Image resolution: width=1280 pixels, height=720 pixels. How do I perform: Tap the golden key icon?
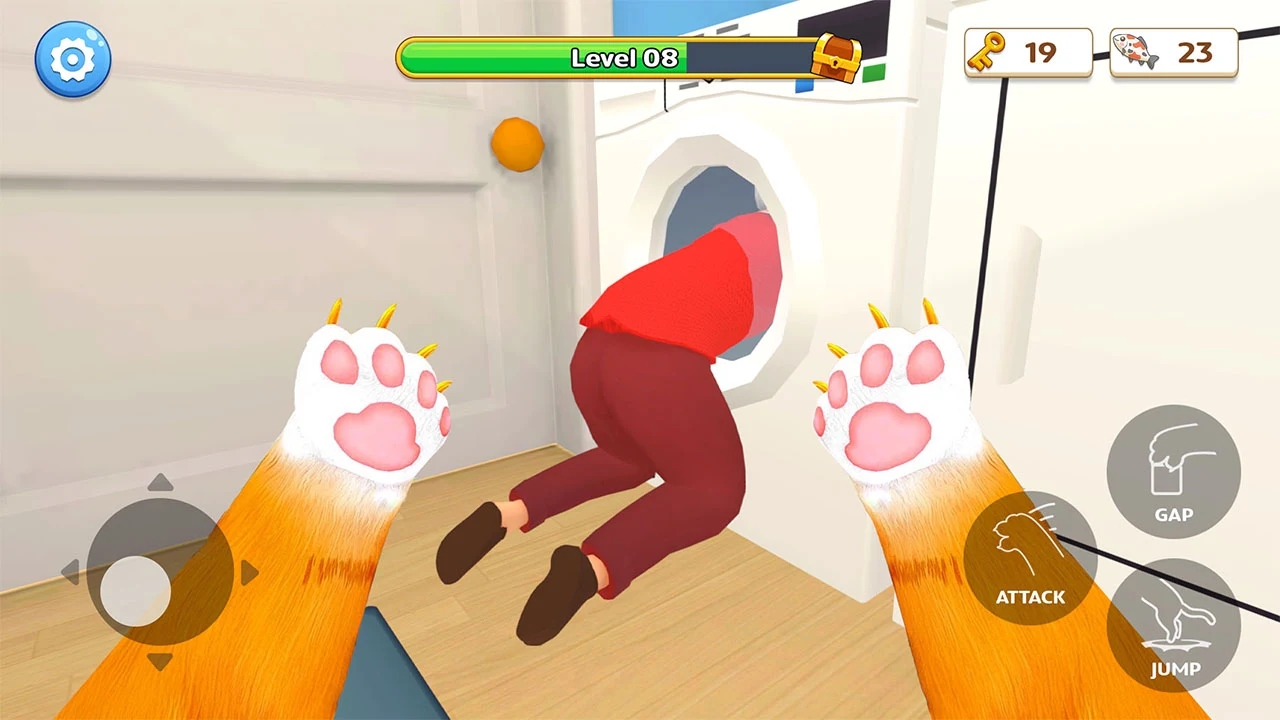click(985, 51)
